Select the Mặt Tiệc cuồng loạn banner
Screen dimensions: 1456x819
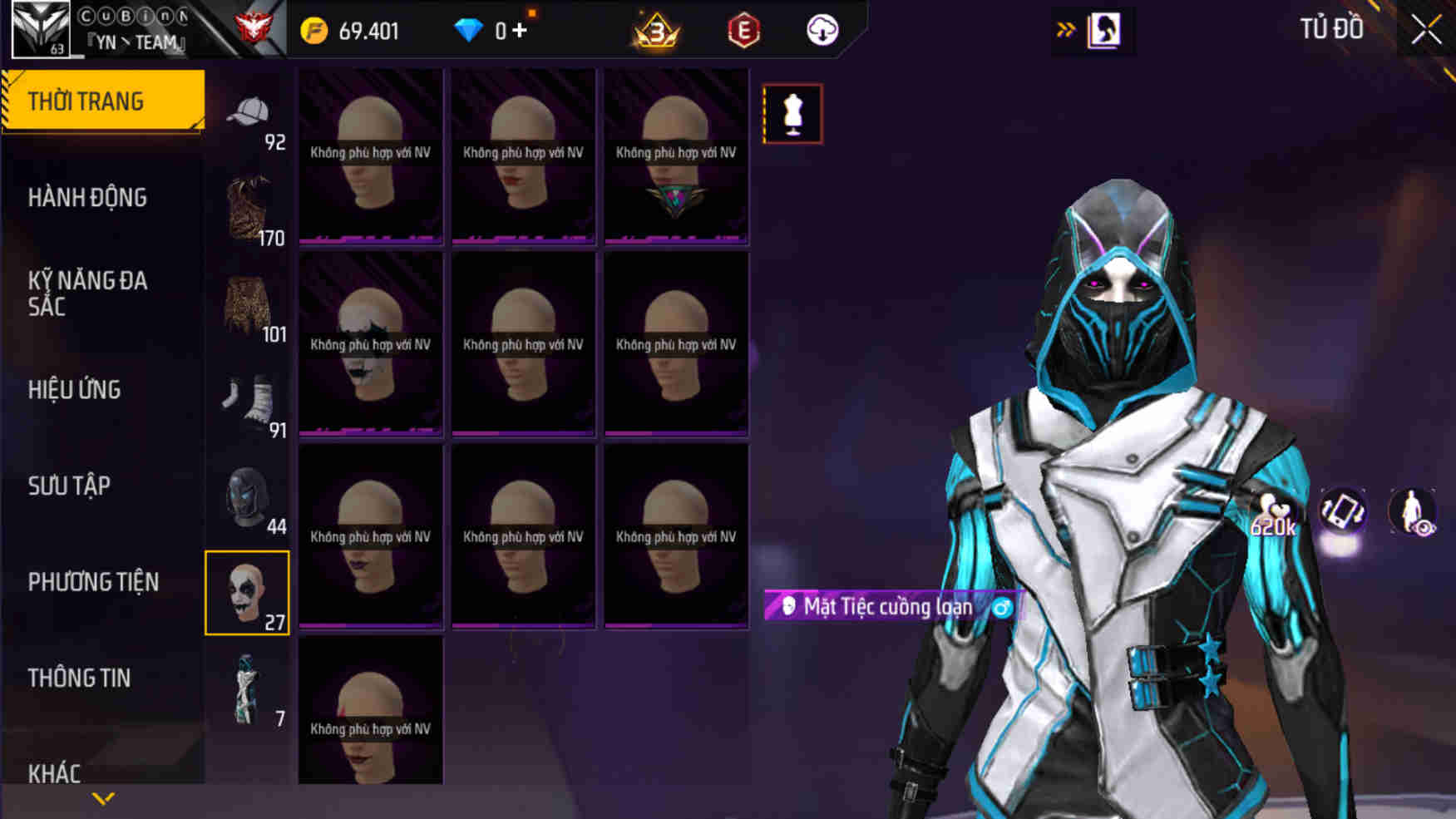[886, 607]
